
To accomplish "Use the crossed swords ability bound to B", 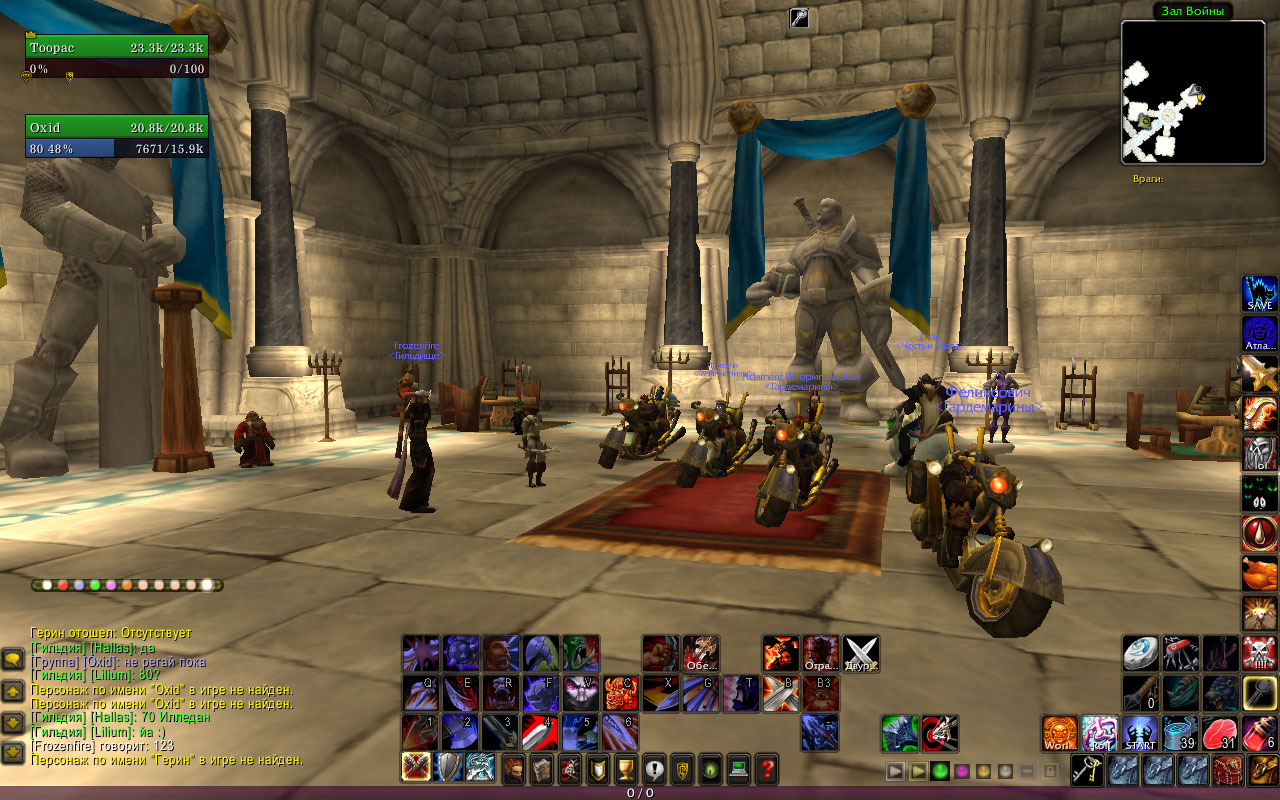I will tap(781, 693).
